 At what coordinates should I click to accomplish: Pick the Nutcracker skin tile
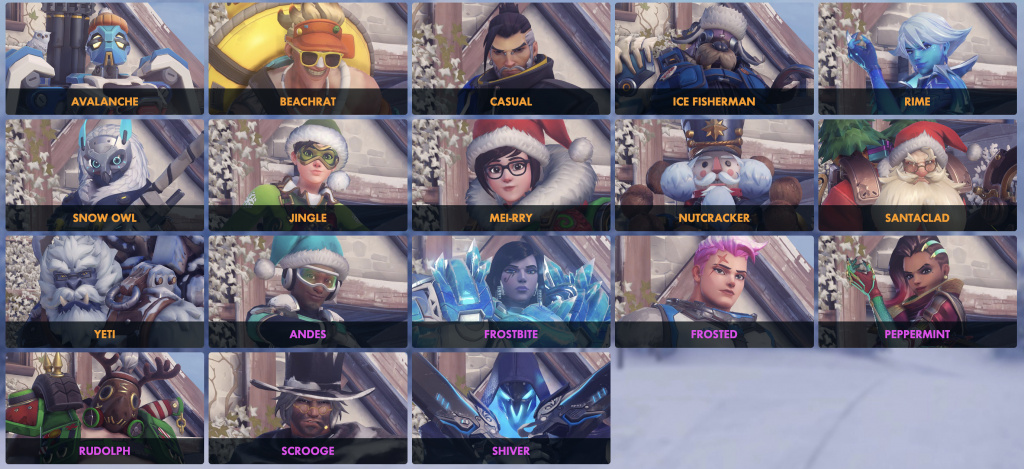point(713,175)
